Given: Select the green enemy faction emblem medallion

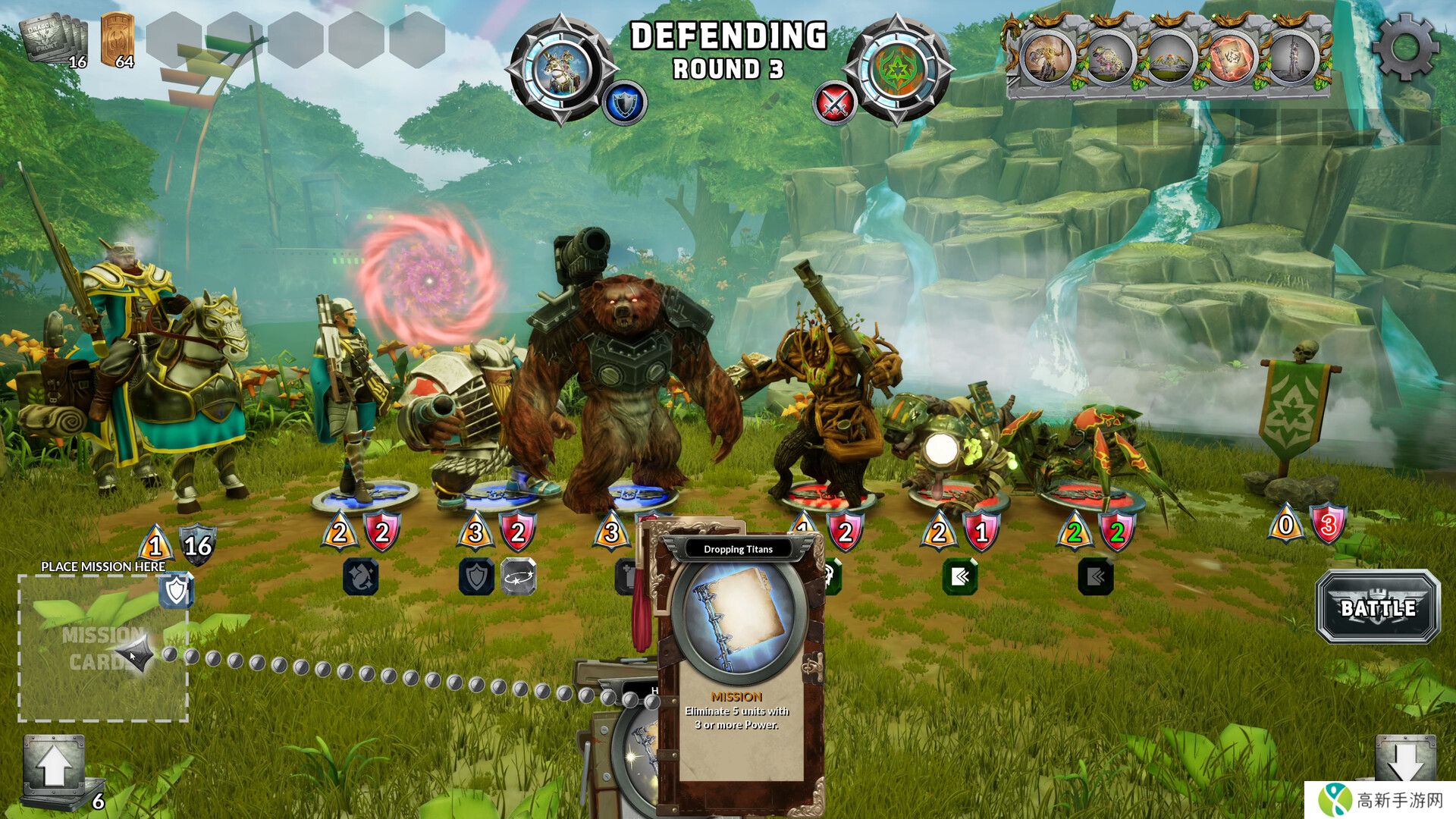Looking at the screenshot, I should click(898, 69).
